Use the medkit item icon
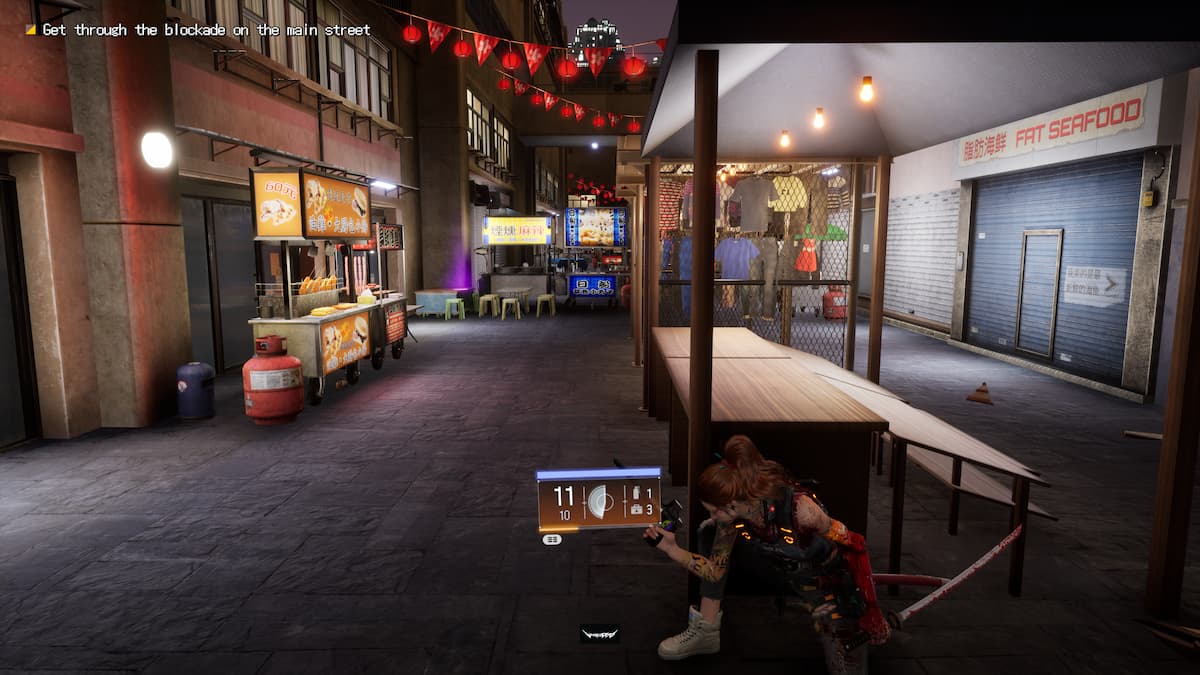Screen dimensions: 1200x675 [x=636, y=509]
